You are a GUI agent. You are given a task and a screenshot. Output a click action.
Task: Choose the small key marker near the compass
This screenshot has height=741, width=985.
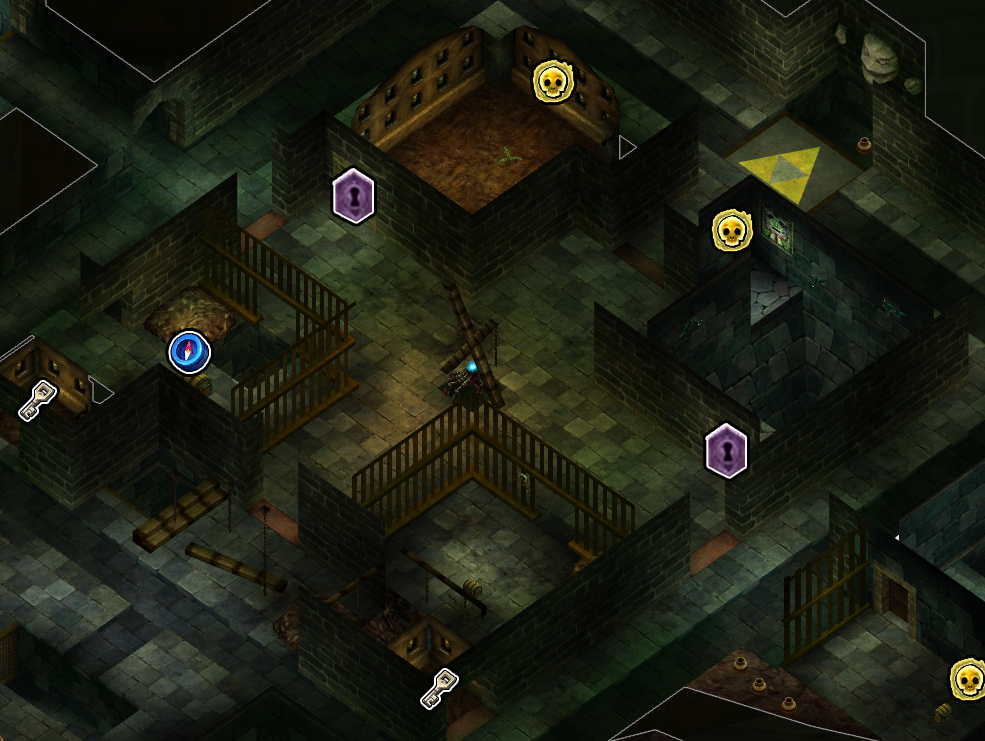pos(38,400)
